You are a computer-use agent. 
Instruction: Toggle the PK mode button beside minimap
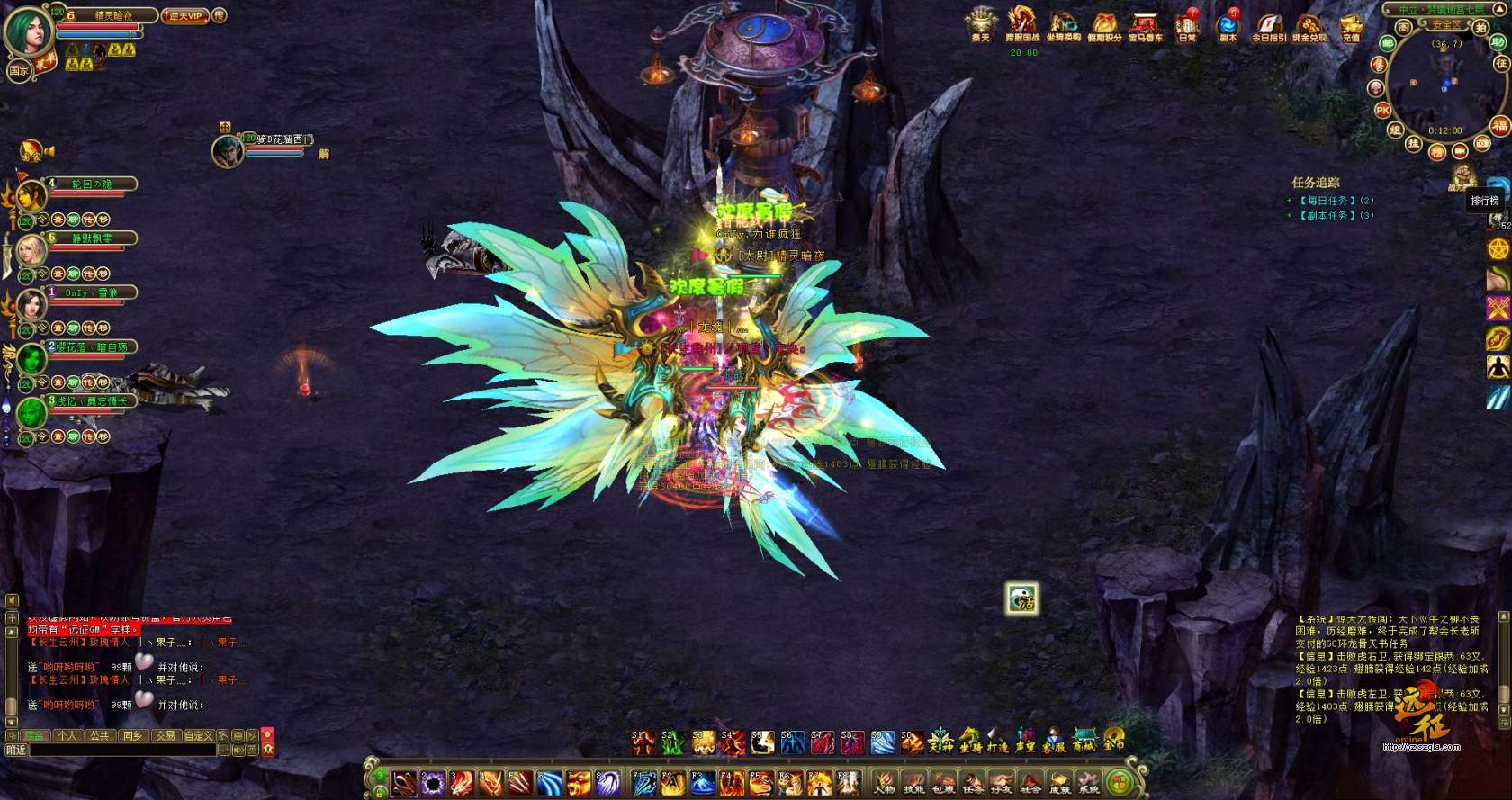pyautogui.click(x=1383, y=110)
